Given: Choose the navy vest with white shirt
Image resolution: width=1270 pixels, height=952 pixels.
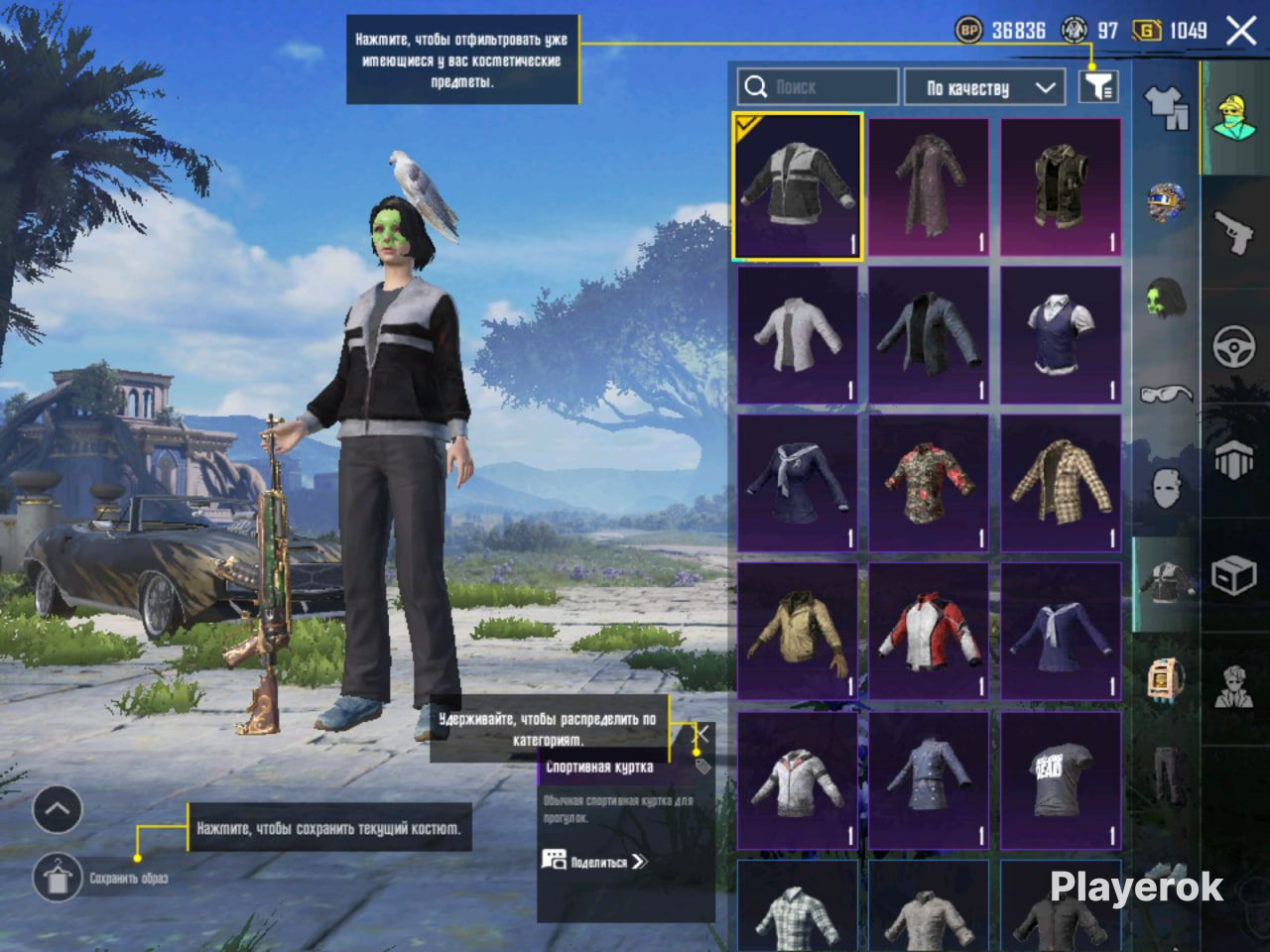Looking at the screenshot, I should tap(1061, 335).
